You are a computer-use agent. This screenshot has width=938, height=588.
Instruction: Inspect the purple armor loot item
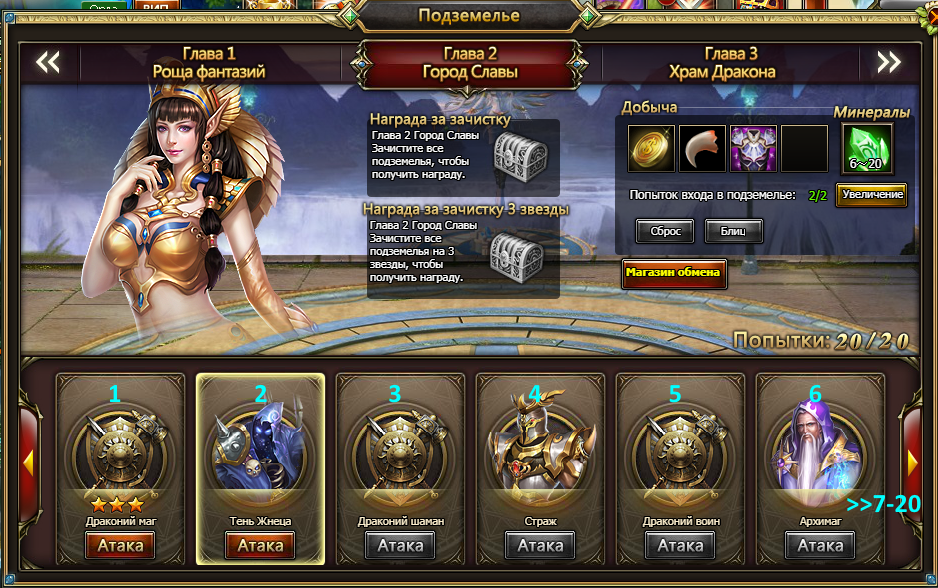click(x=753, y=148)
